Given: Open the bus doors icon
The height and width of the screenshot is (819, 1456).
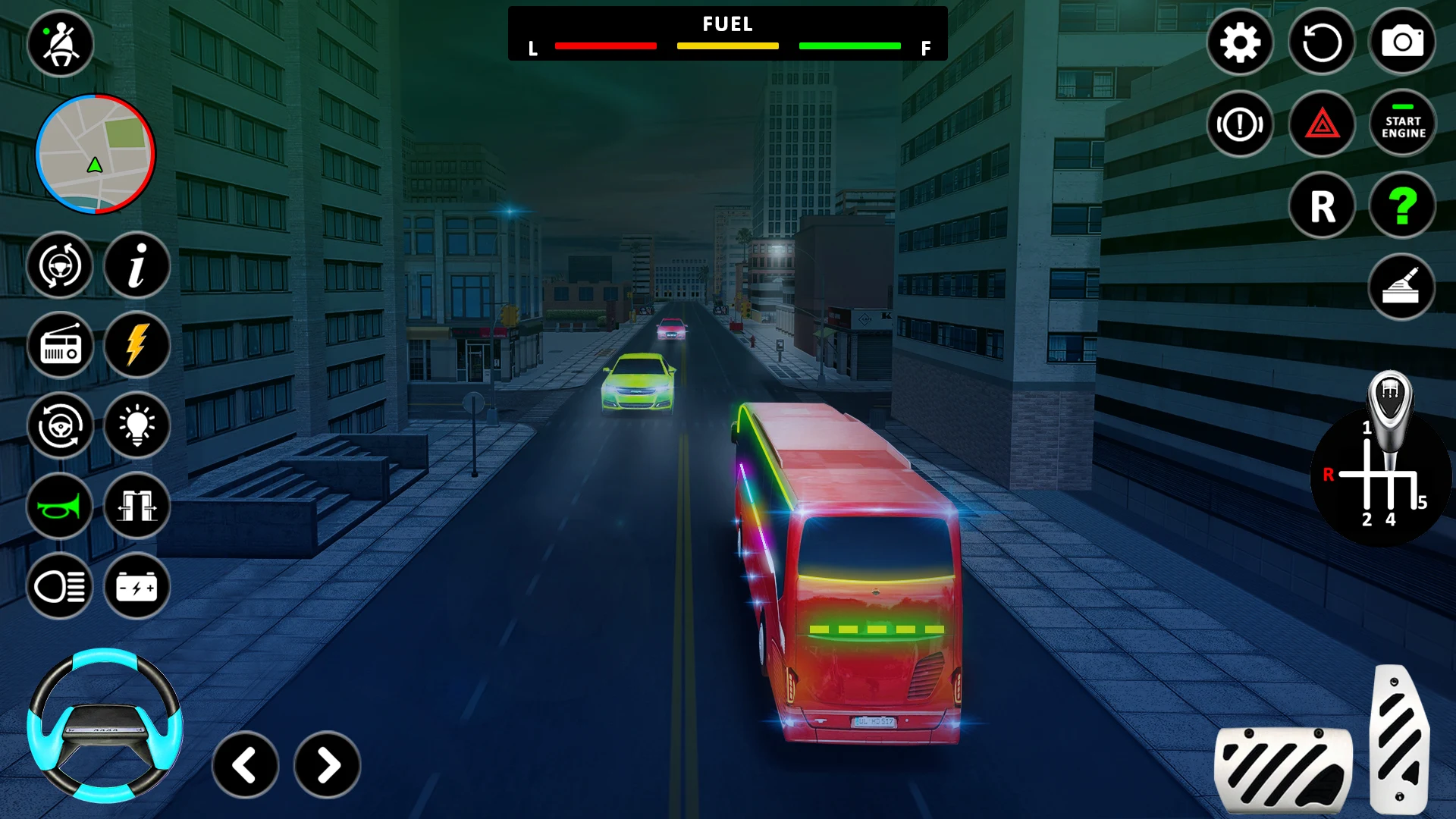Looking at the screenshot, I should (x=136, y=507).
